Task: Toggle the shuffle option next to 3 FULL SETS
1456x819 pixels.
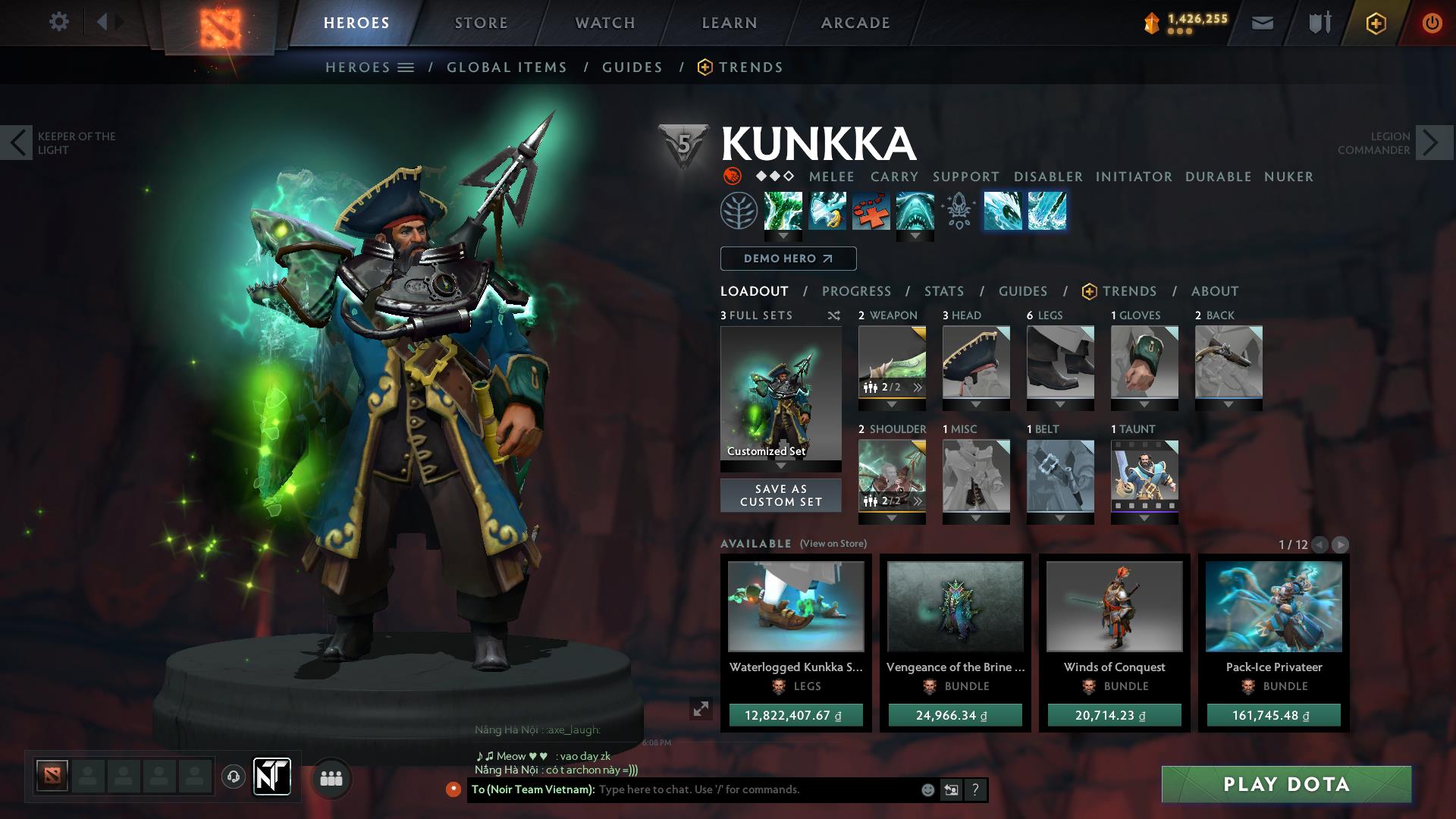Action: coord(833,315)
